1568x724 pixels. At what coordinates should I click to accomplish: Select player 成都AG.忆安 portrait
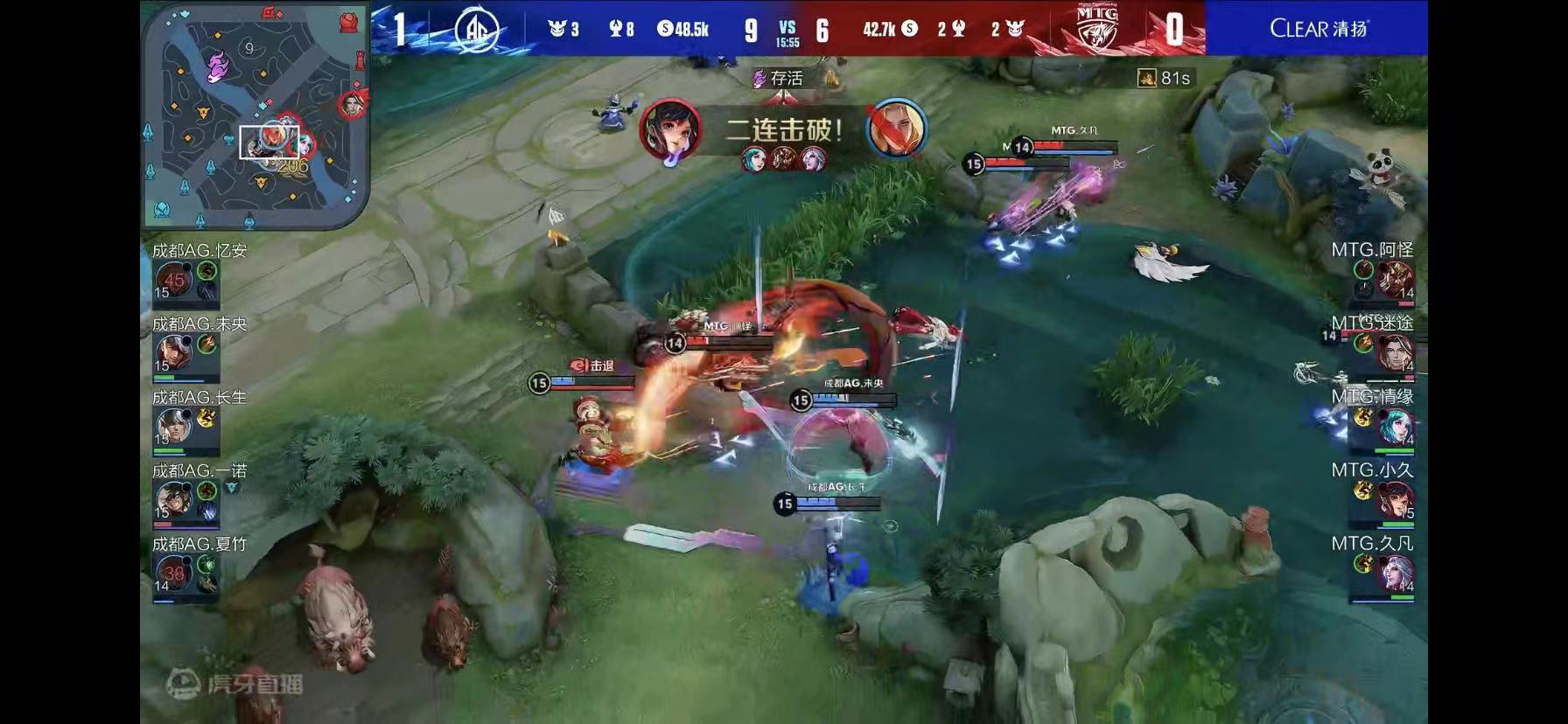point(174,280)
